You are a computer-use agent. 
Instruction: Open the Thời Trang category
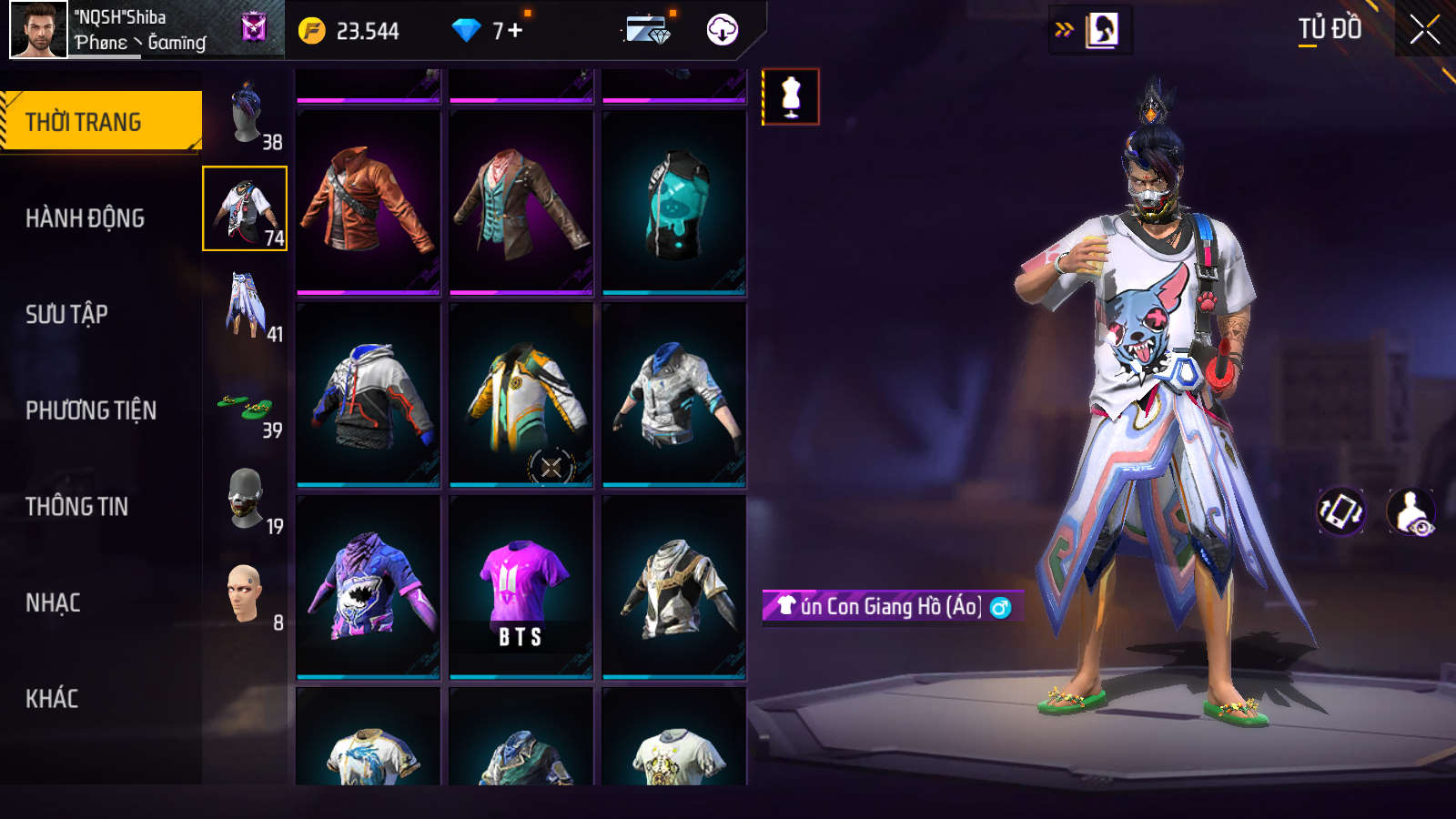point(101,121)
